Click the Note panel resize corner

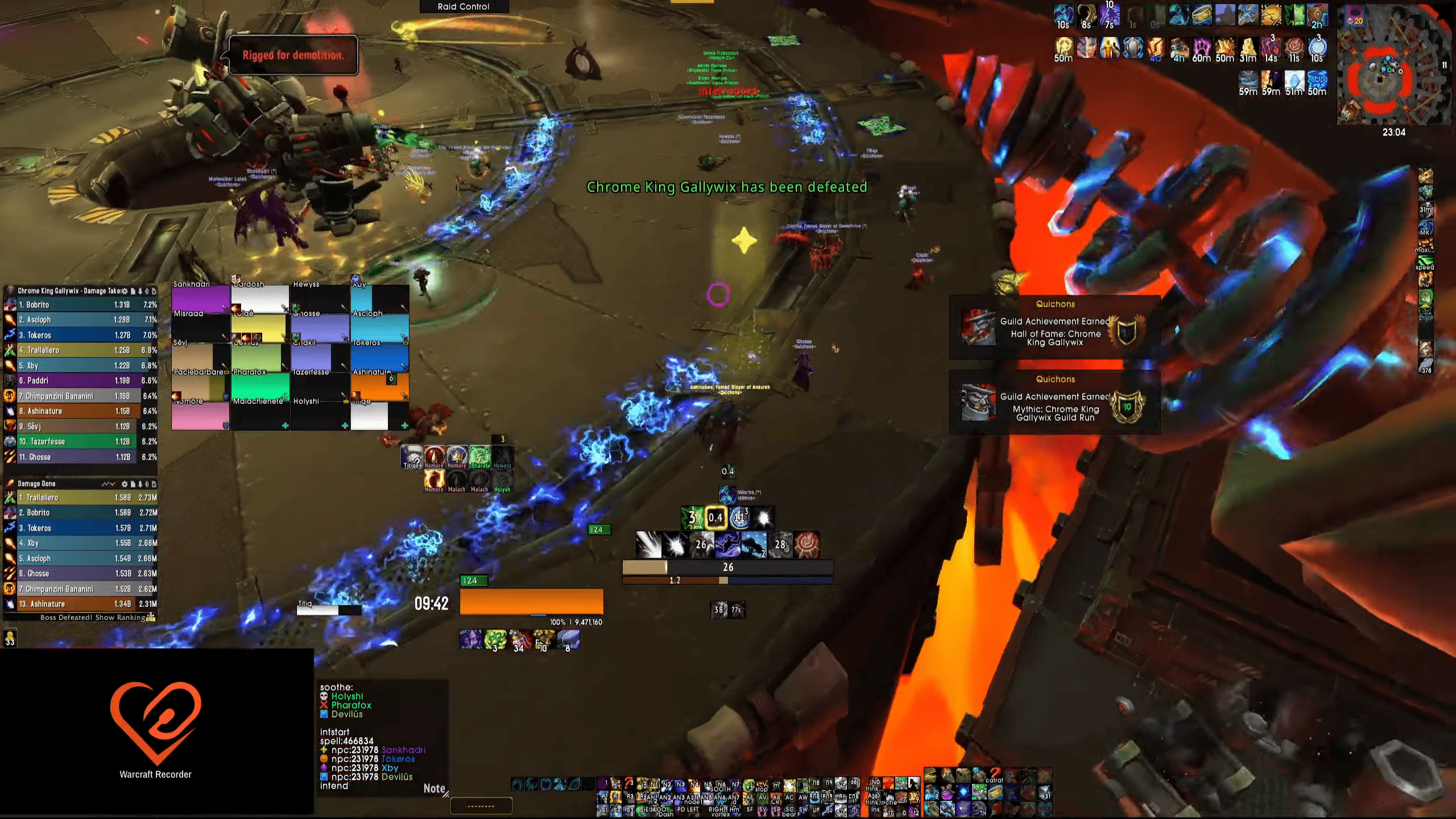[x=445, y=794]
